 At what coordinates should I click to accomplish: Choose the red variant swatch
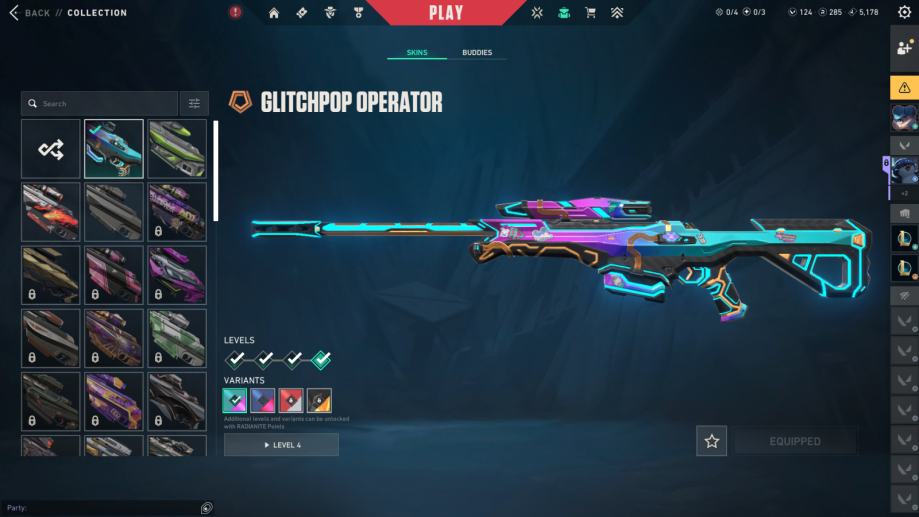pos(291,401)
